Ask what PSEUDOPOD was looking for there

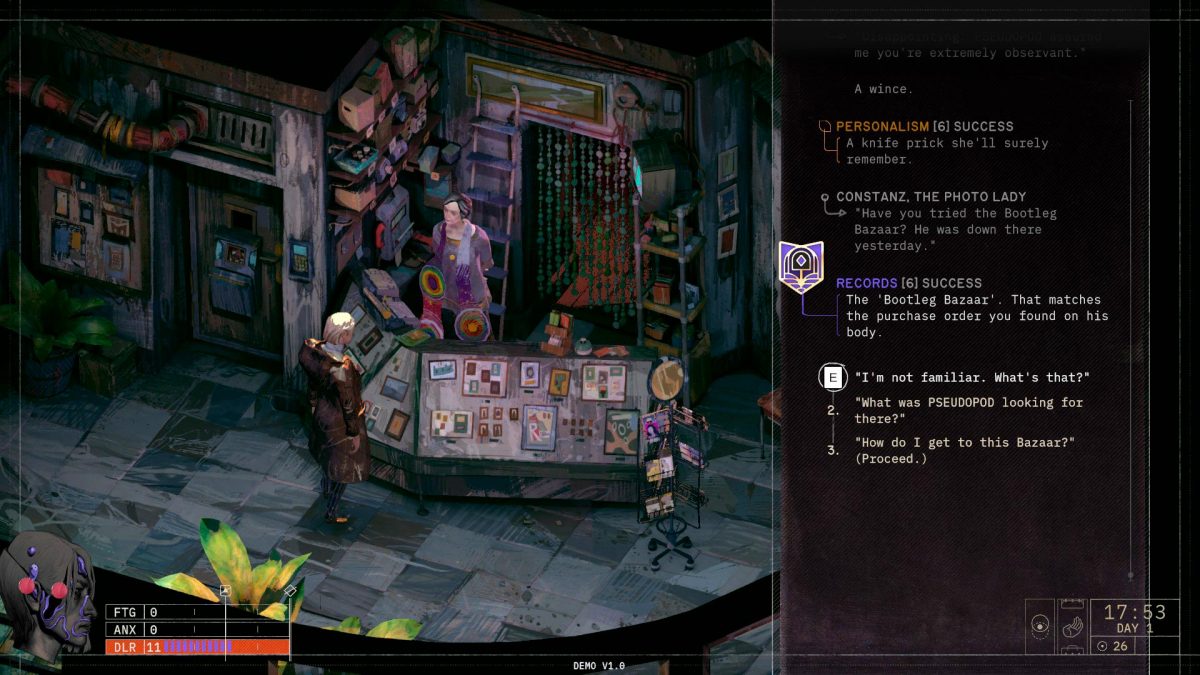pos(968,410)
